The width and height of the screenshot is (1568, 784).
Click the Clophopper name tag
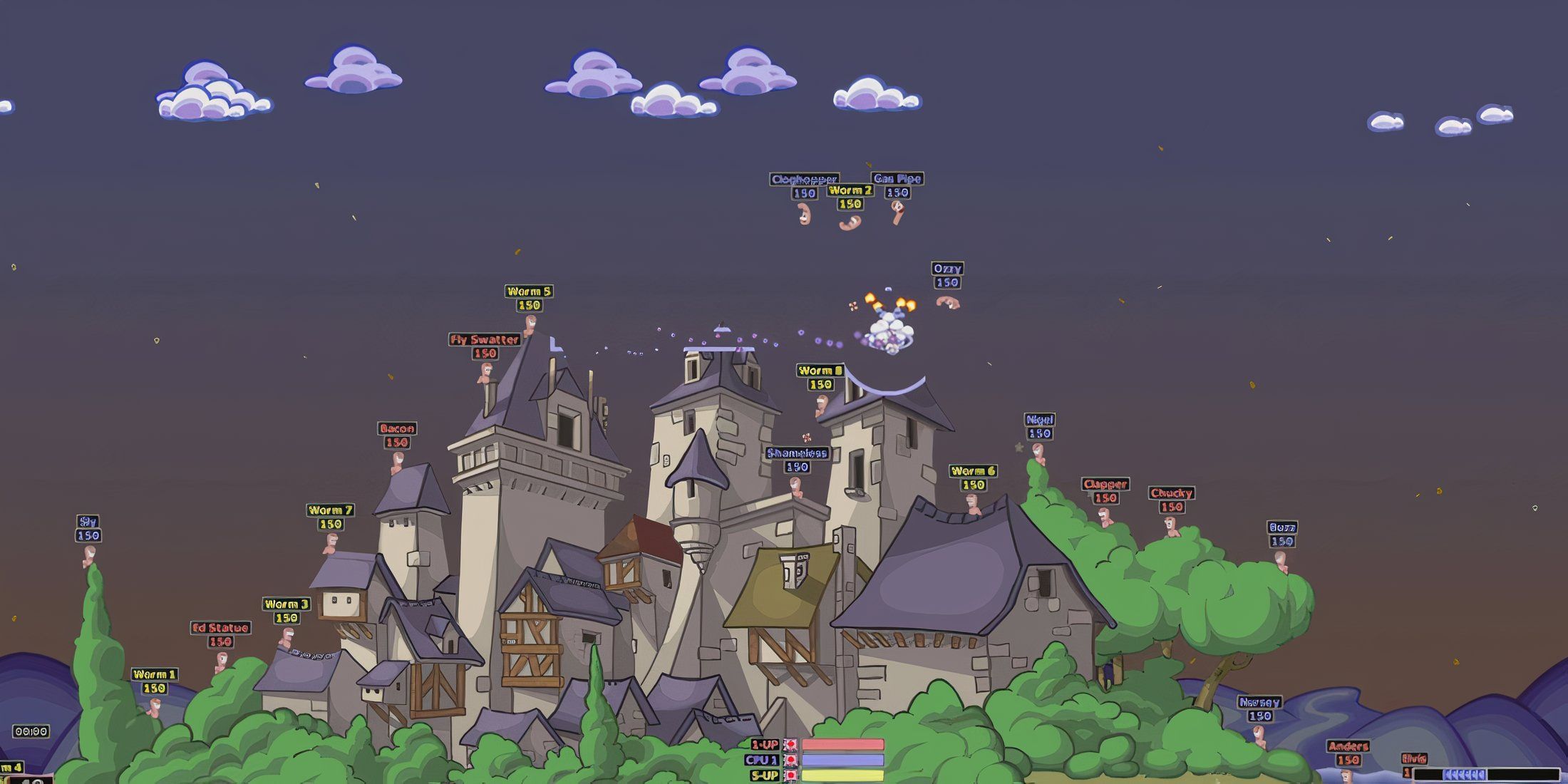pyautogui.click(x=804, y=180)
